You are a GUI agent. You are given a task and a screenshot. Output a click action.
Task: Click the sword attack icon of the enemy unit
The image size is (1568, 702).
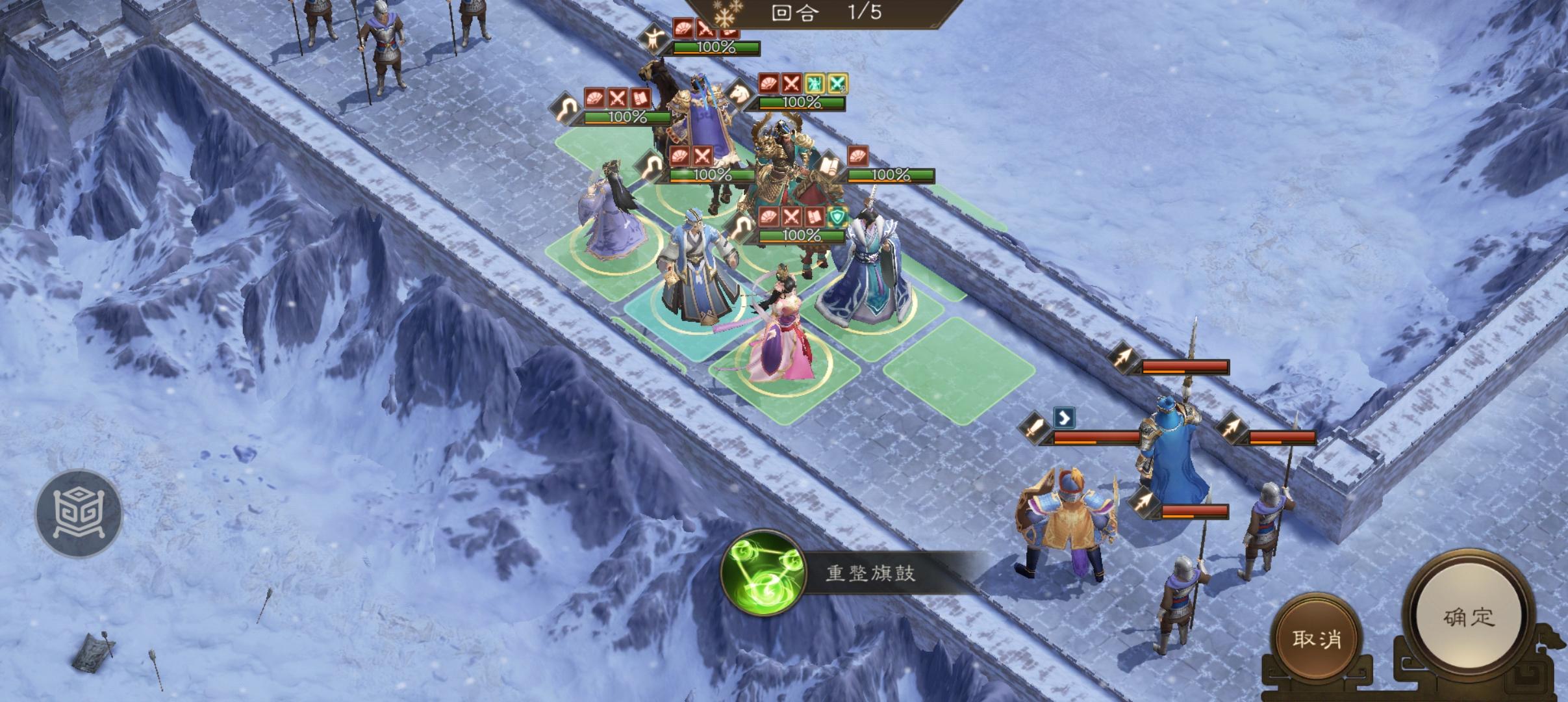(x=1034, y=428)
